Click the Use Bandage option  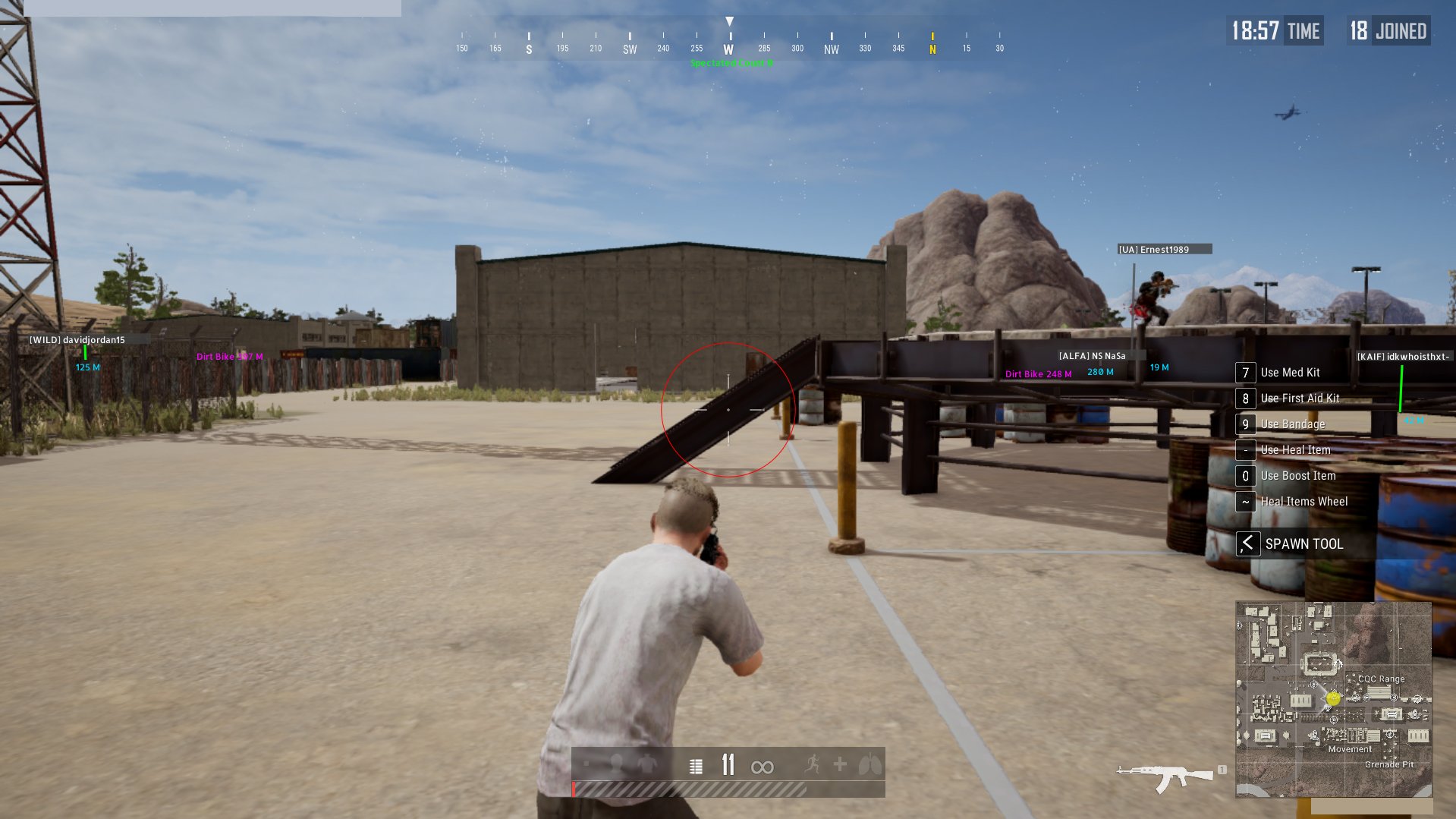(x=1292, y=424)
